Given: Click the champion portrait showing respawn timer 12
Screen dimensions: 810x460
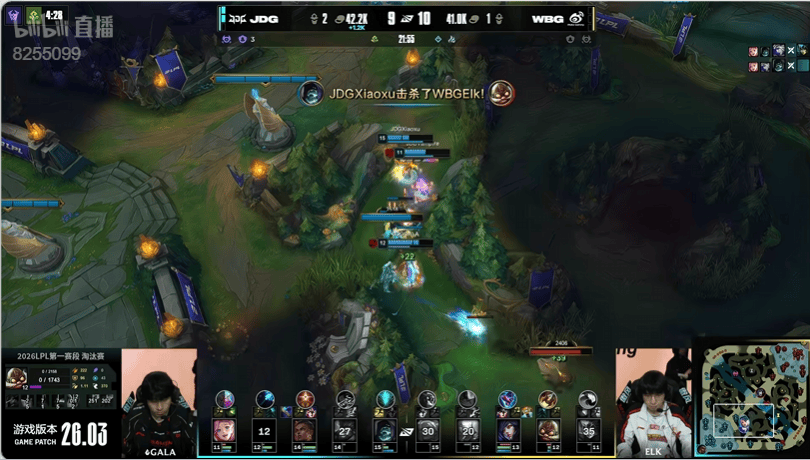Looking at the screenshot, I should 264,431.
